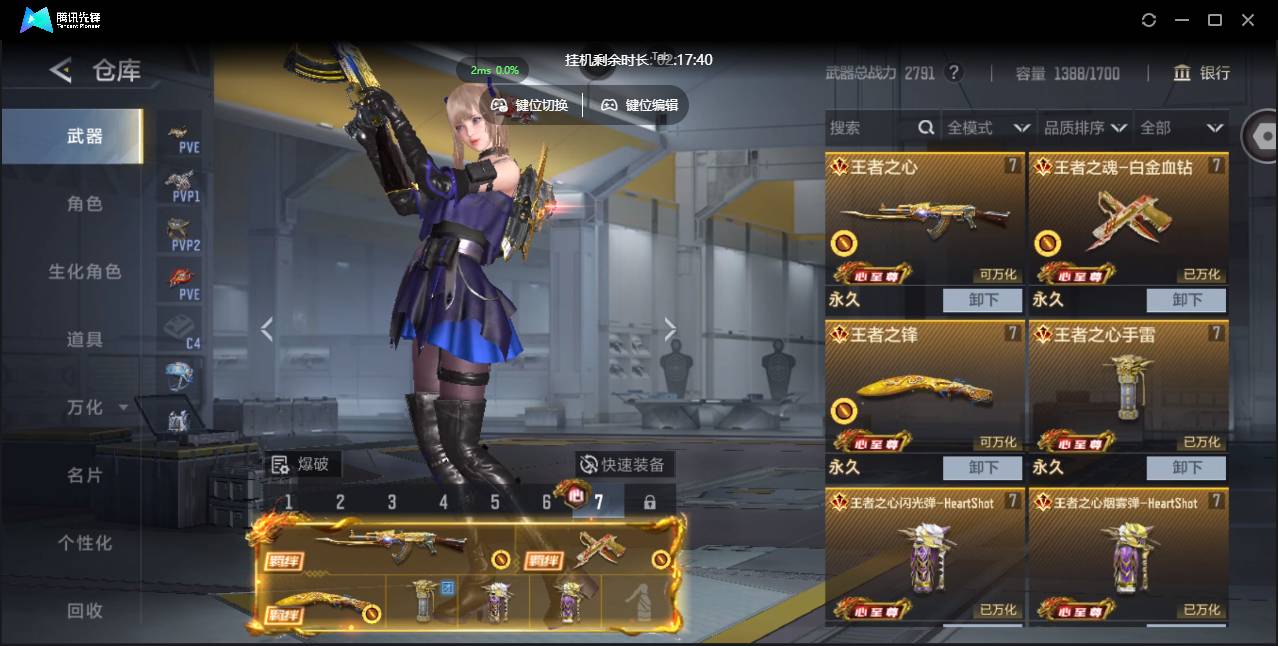This screenshot has height=646, width=1278.
Task: Open the 品质排序 quality sort dropdown
Action: coord(1084,128)
